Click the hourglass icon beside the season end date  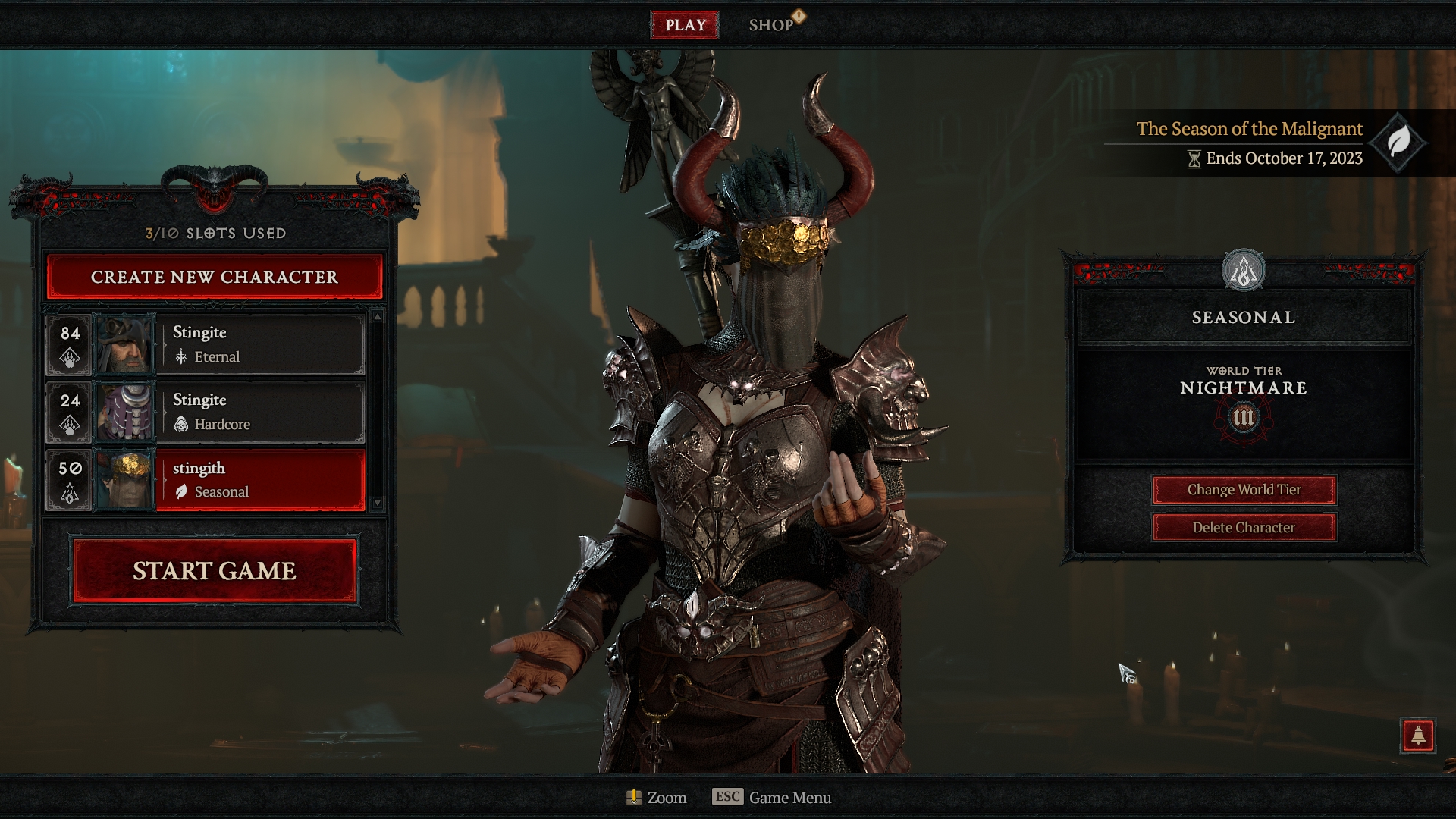coord(1195,160)
